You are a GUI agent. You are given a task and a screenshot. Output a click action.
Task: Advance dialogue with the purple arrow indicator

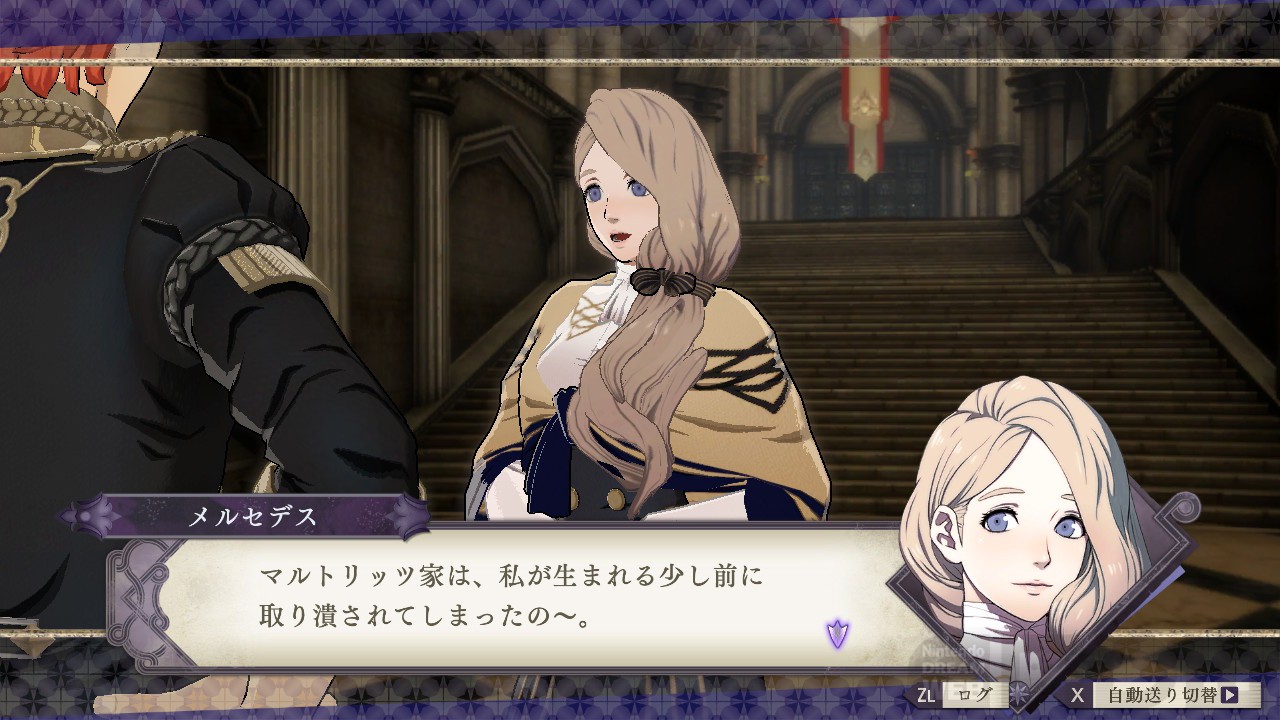(x=837, y=633)
